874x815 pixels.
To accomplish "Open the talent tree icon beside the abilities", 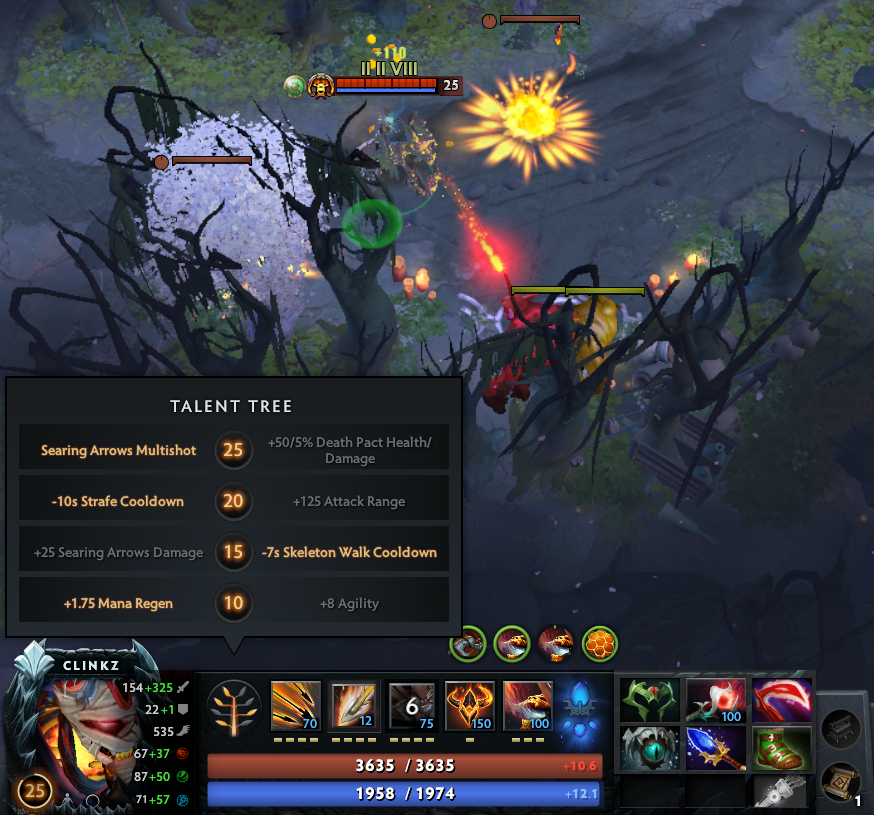I will point(234,708).
